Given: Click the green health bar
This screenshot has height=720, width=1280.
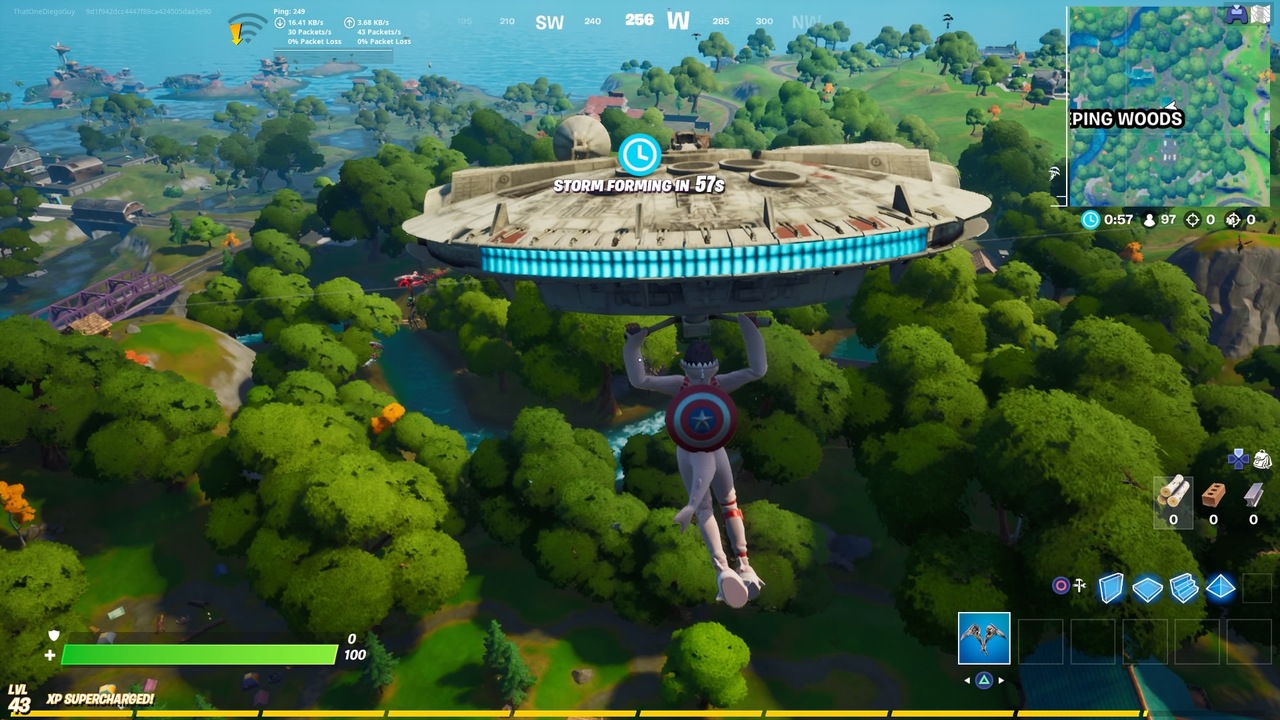Looking at the screenshot, I should (200, 655).
